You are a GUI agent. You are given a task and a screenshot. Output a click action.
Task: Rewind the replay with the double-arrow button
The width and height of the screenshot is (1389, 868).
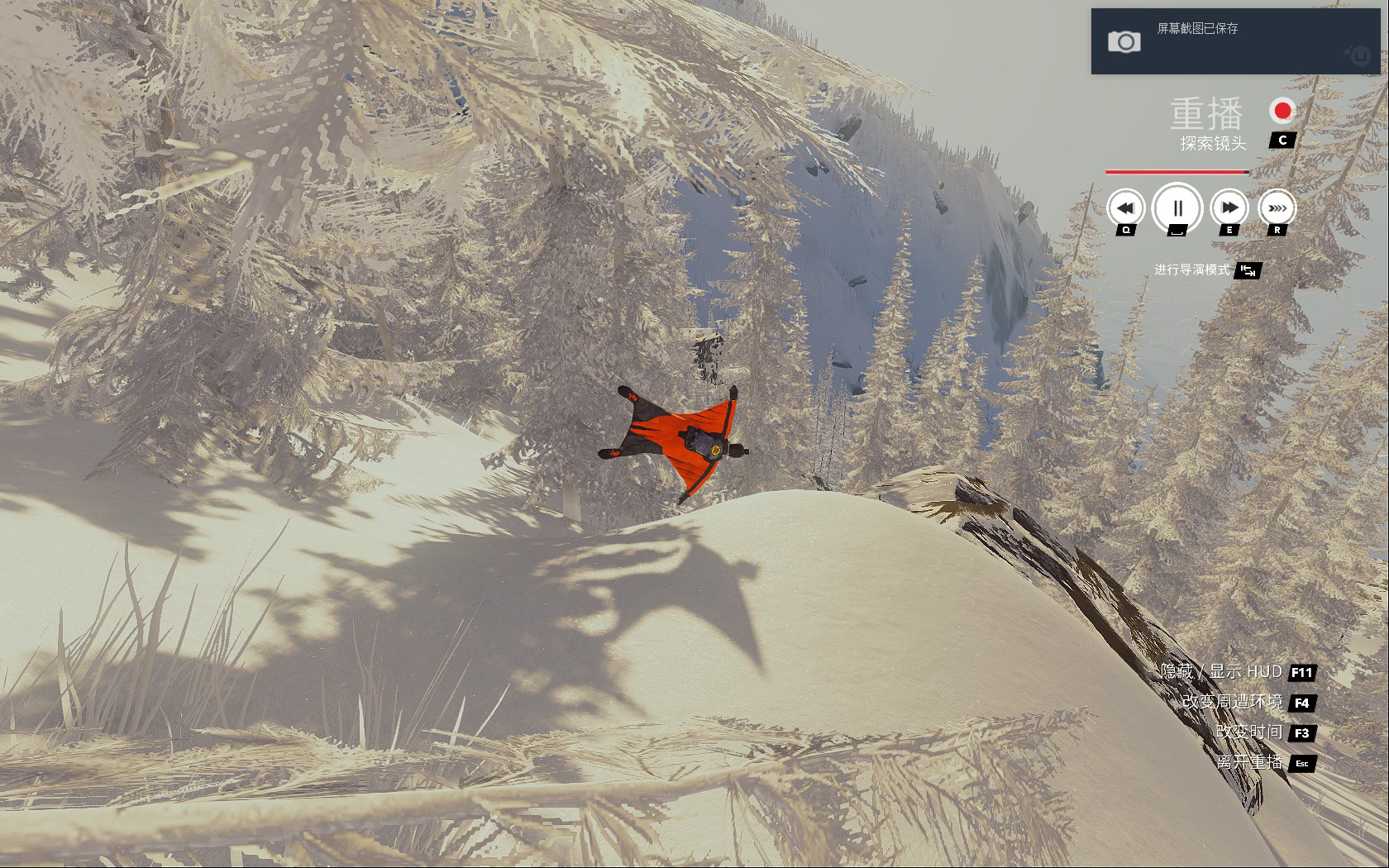[x=1125, y=208]
